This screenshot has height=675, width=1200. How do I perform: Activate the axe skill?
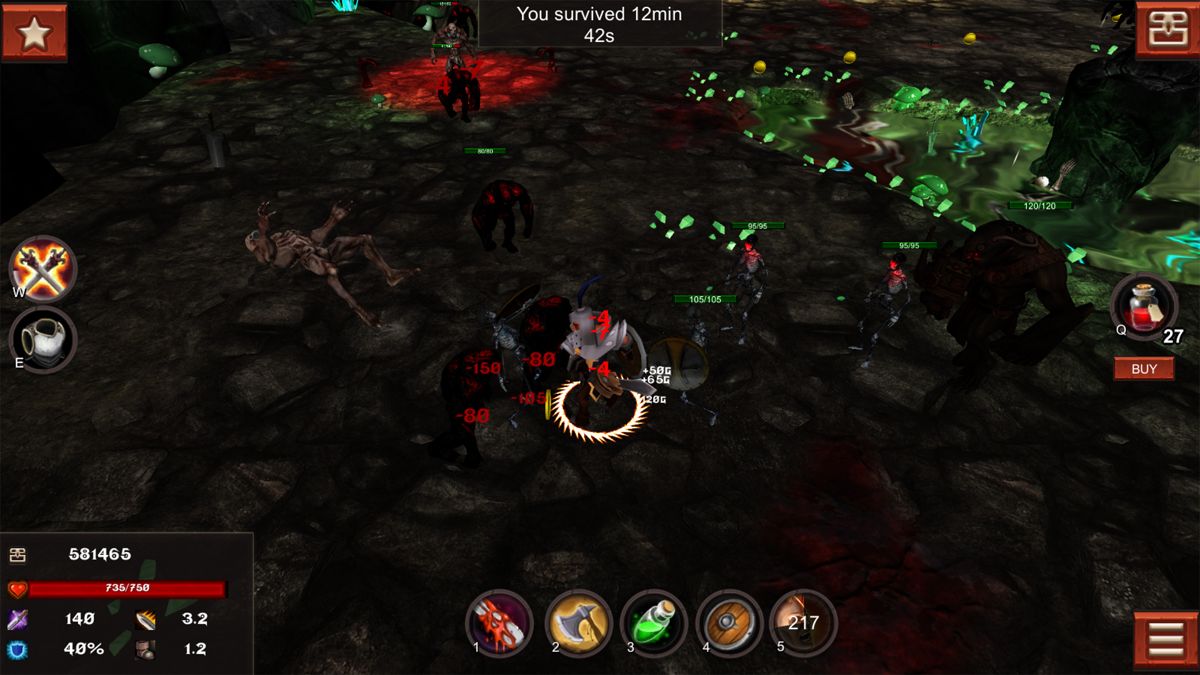pyautogui.click(x=578, y=623)
